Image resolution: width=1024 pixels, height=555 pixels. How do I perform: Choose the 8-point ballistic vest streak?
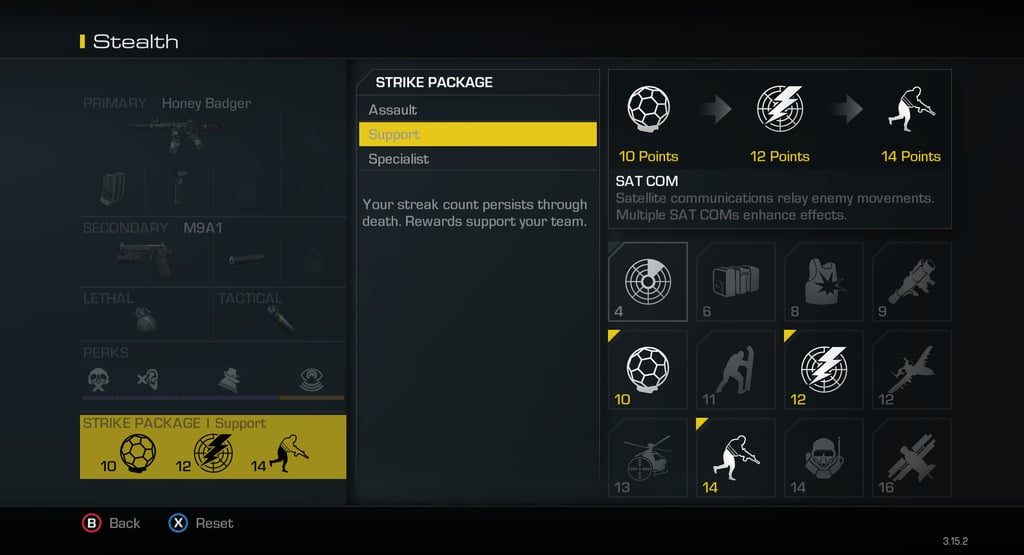(823, 281)
